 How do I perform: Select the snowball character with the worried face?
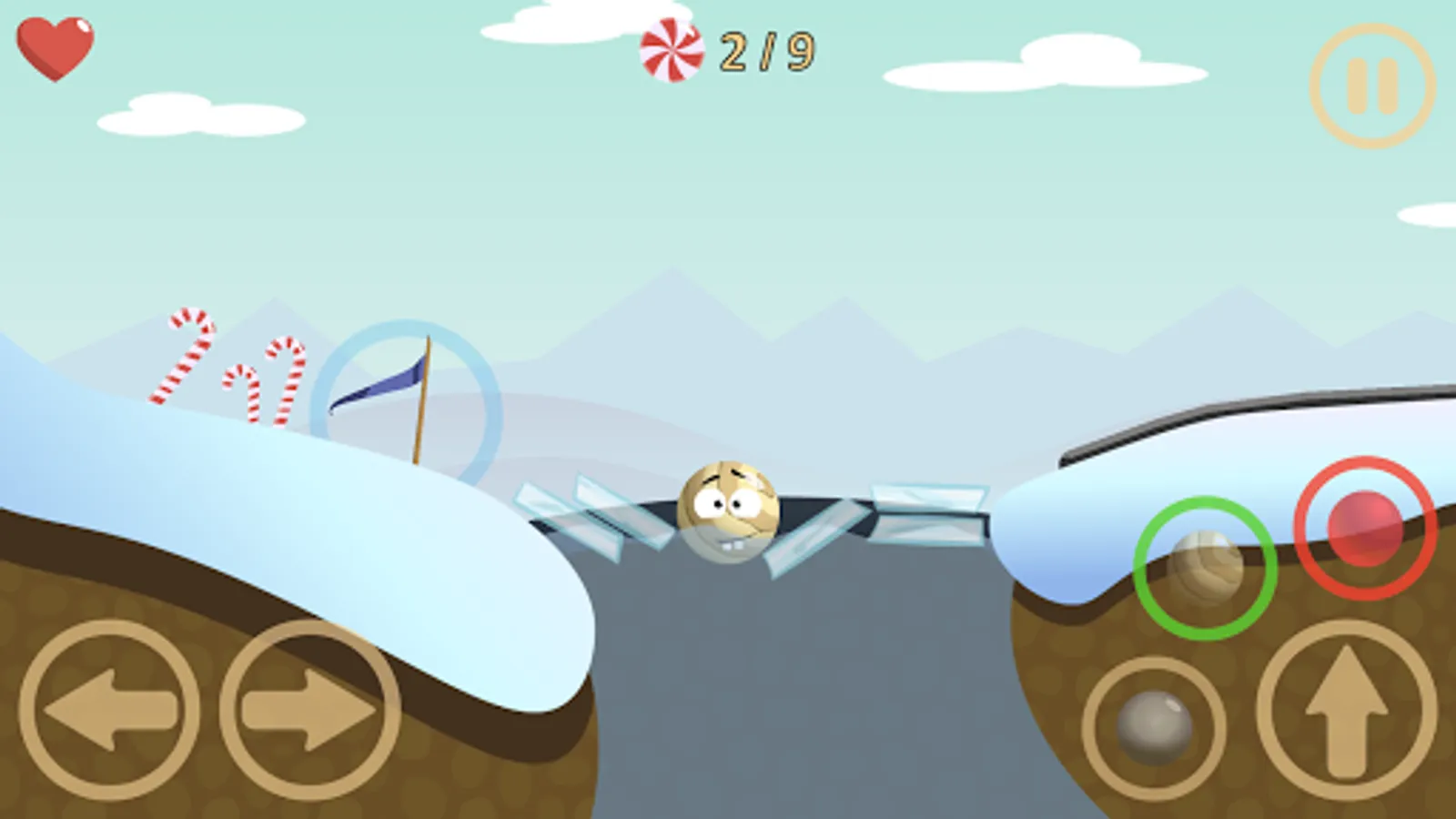pyautogui.click(x=728, y=510)
